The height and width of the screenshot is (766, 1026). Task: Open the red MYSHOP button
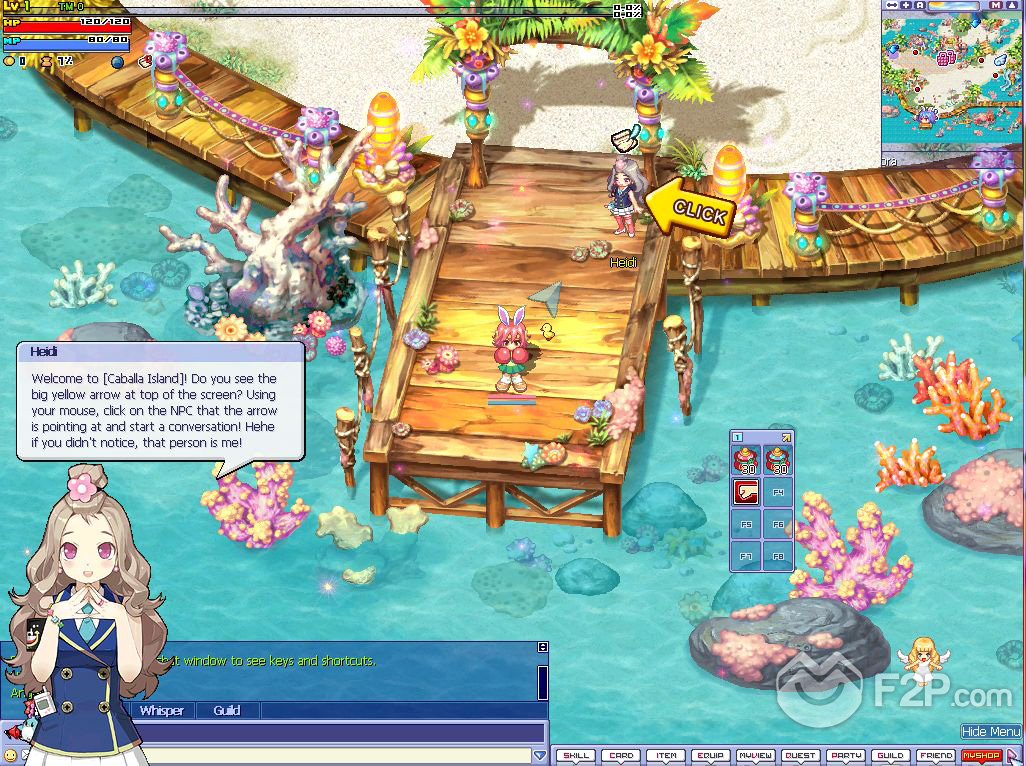tap(981, 756)
